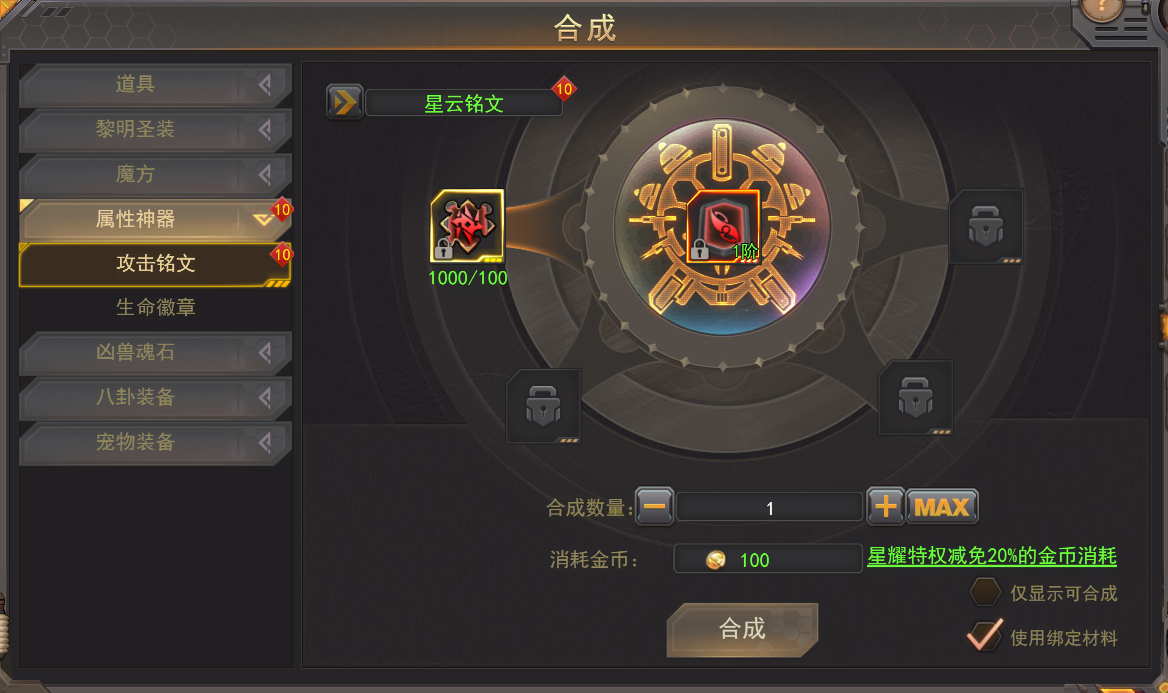Collapse the 属性神器 category
The image size is (1168, 693).
point(155,219)
